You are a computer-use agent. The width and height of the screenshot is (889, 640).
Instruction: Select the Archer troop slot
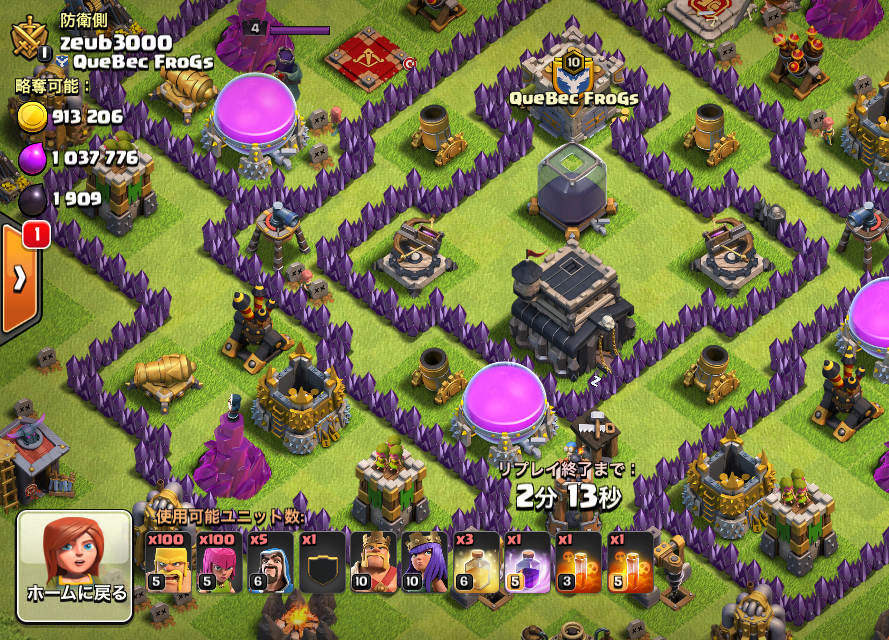pos(220,562)
